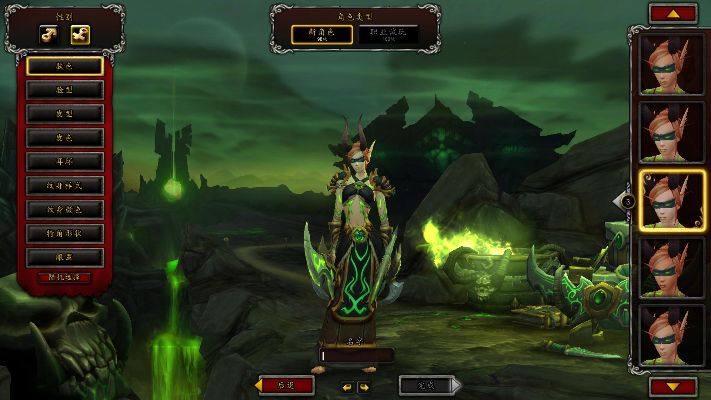
Task: Rotate the character with the right arrow
Action: tap(364, 386)
